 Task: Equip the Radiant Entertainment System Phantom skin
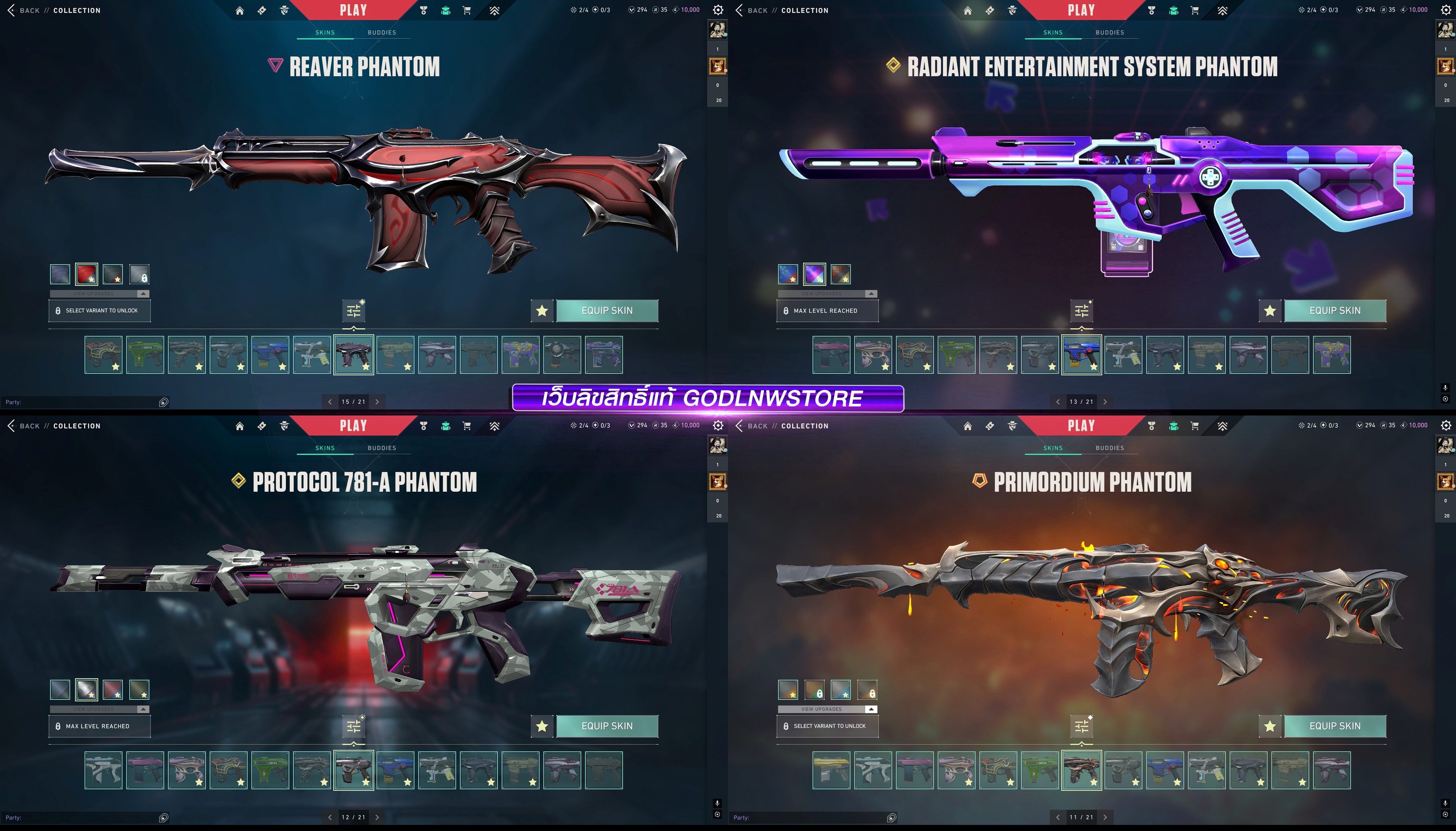click(1334, 310)
